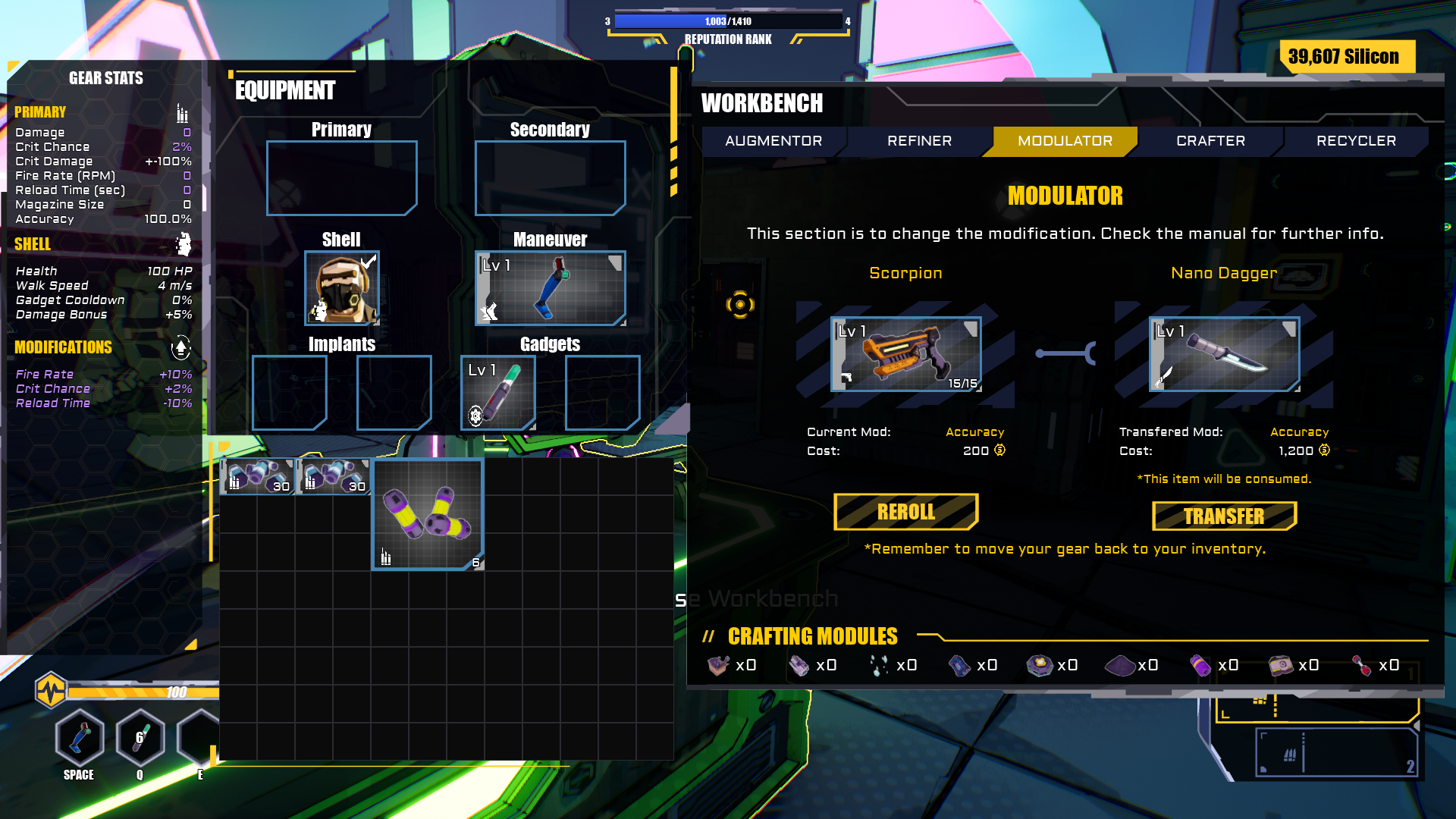
Task: Switch to the Augmentor tab
Action: coord(773,141)
